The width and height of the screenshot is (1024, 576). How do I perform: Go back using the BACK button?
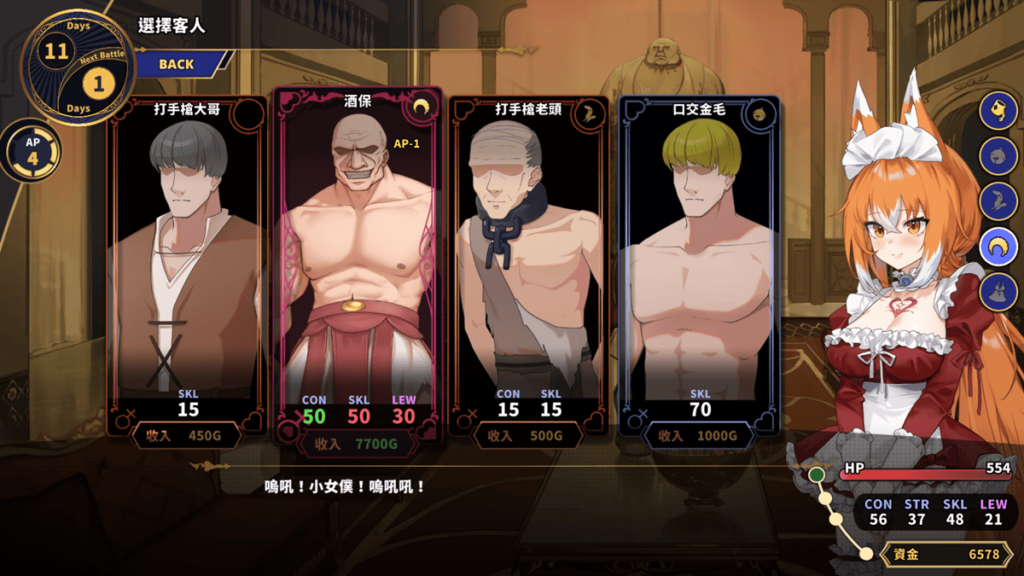point(176,64)
